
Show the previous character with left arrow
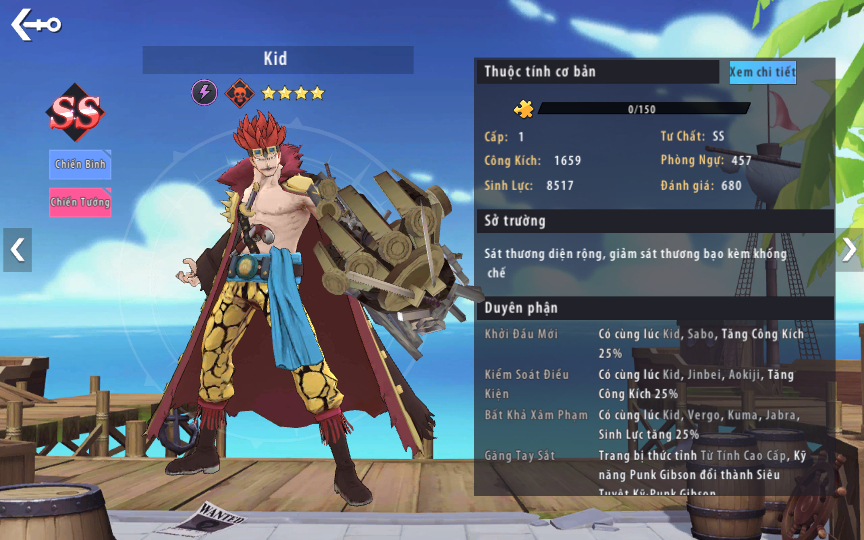[x=17, y=250]
